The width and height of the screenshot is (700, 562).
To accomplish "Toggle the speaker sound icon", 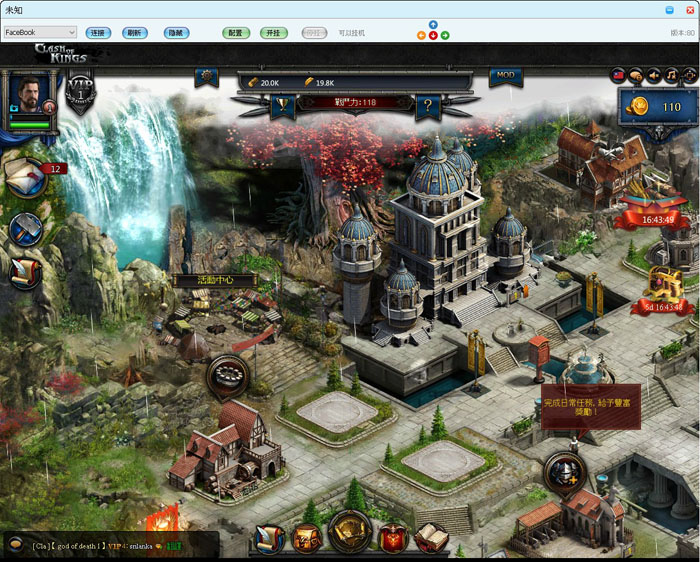I will tap(653, 75).
